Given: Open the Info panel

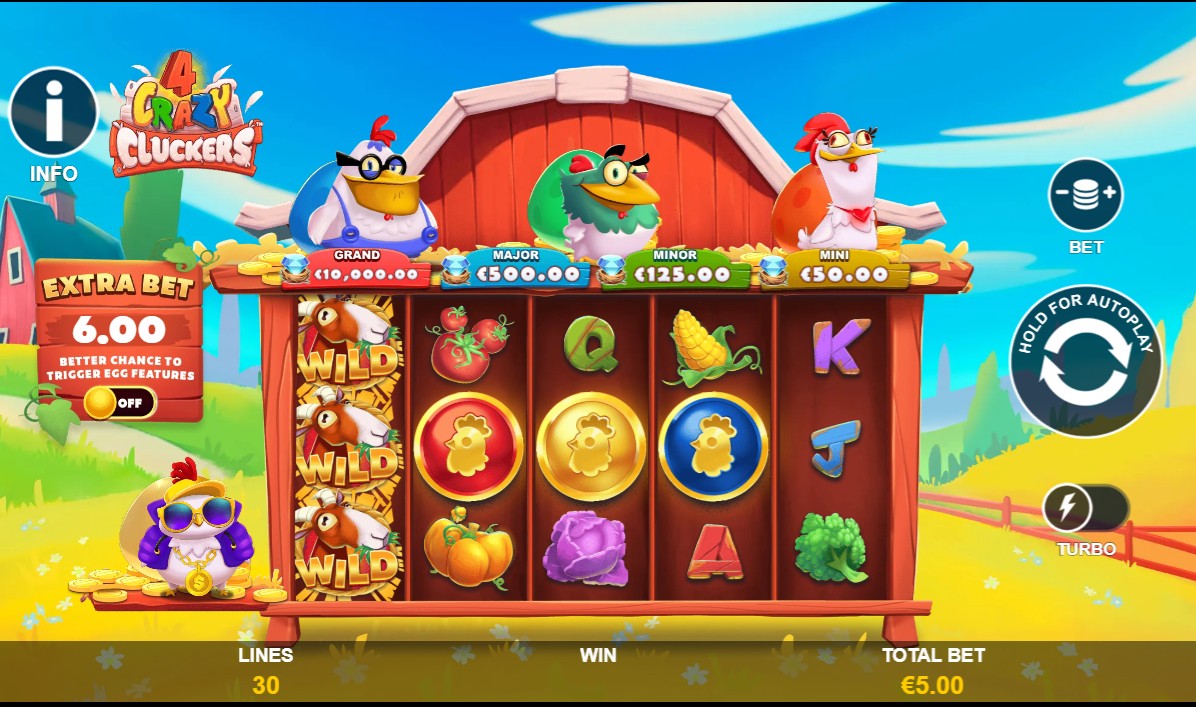Looking at the screenshot, I should pos(53,112).
